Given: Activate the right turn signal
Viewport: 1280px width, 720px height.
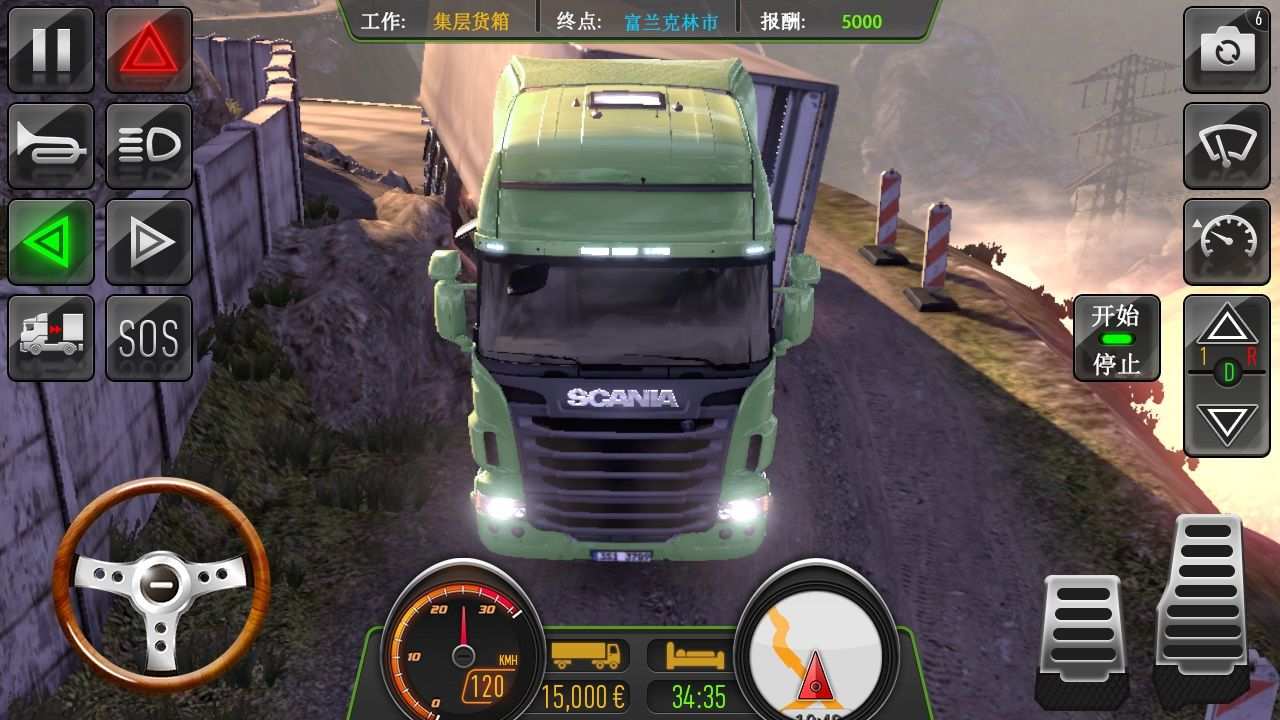Looking at the screenshot, I should [150, 241].
